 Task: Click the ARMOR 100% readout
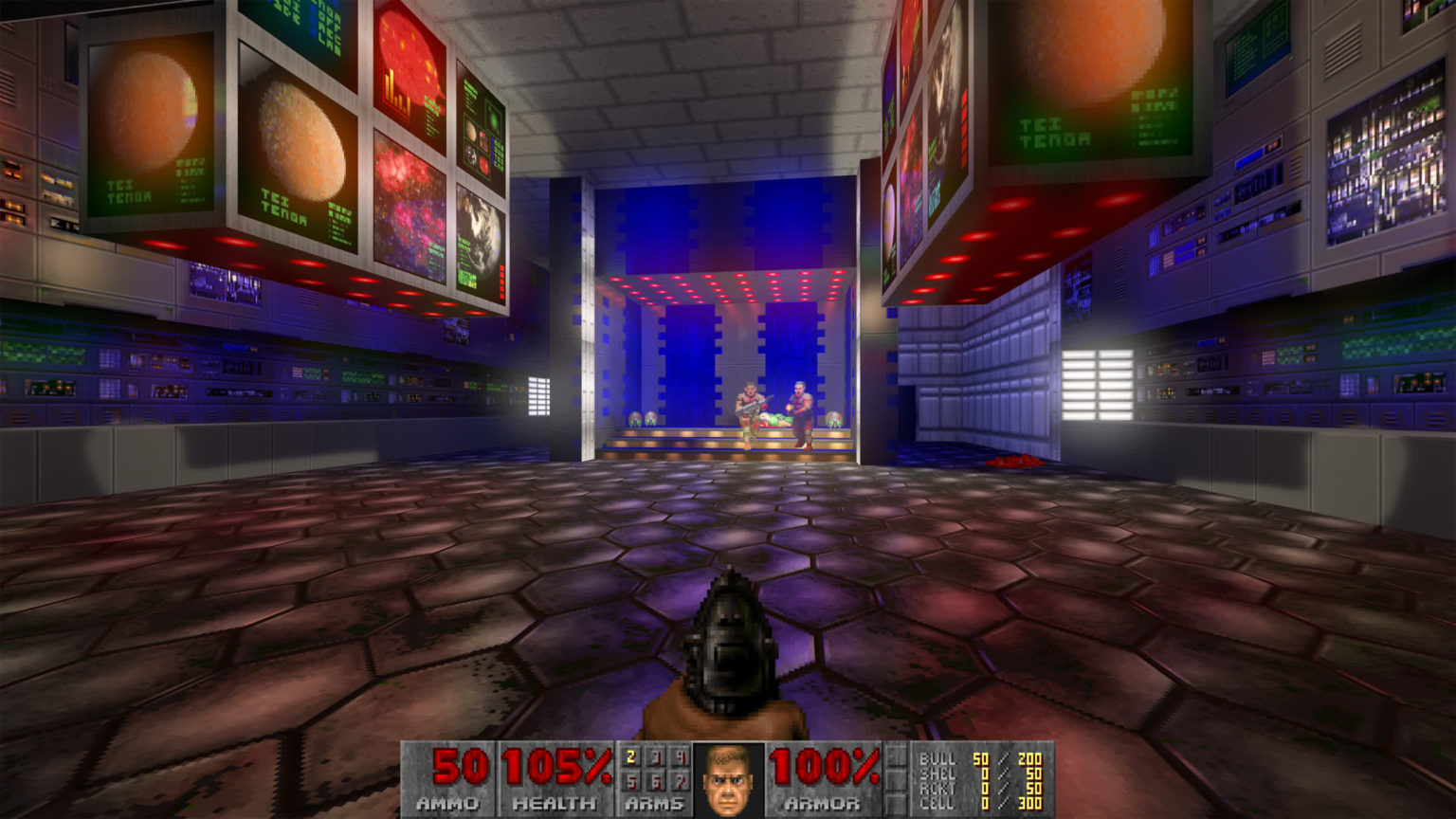[824, 766]
